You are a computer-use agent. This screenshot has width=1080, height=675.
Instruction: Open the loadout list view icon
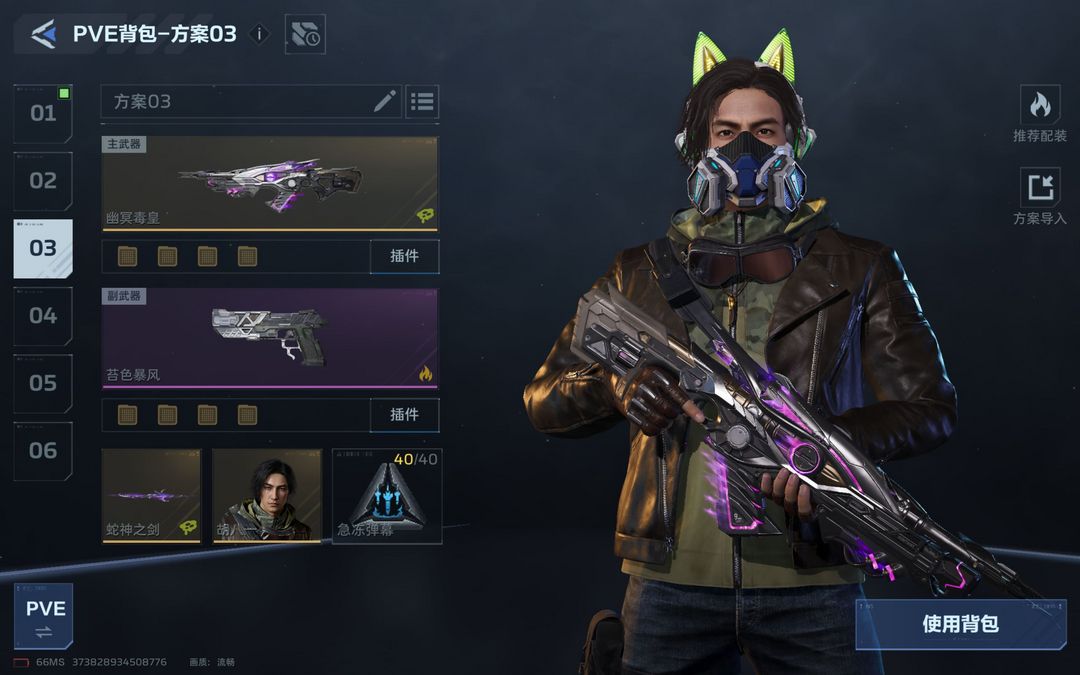pos(422,101)
